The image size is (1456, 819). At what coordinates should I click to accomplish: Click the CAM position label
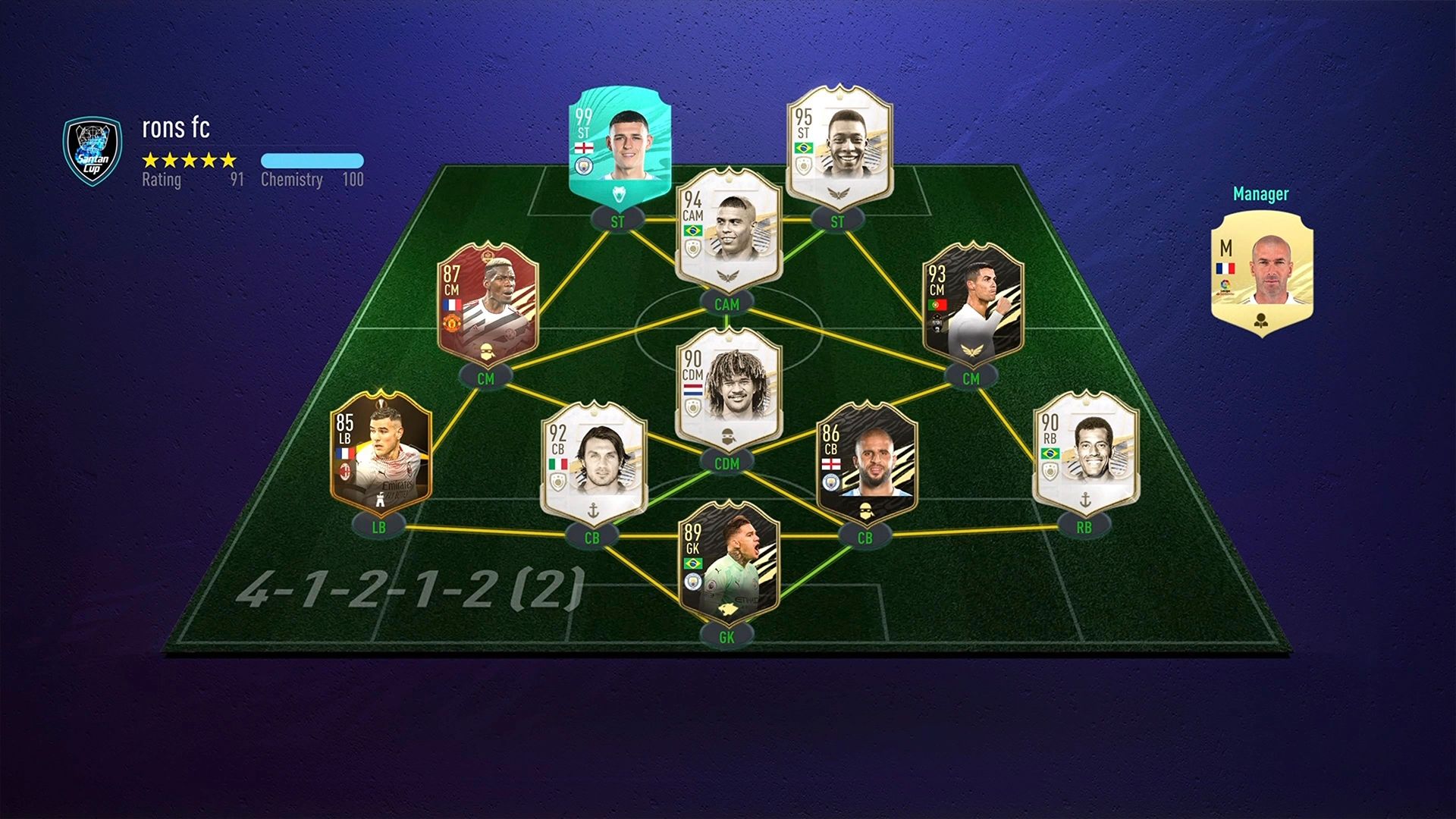[x=726, y=302]
